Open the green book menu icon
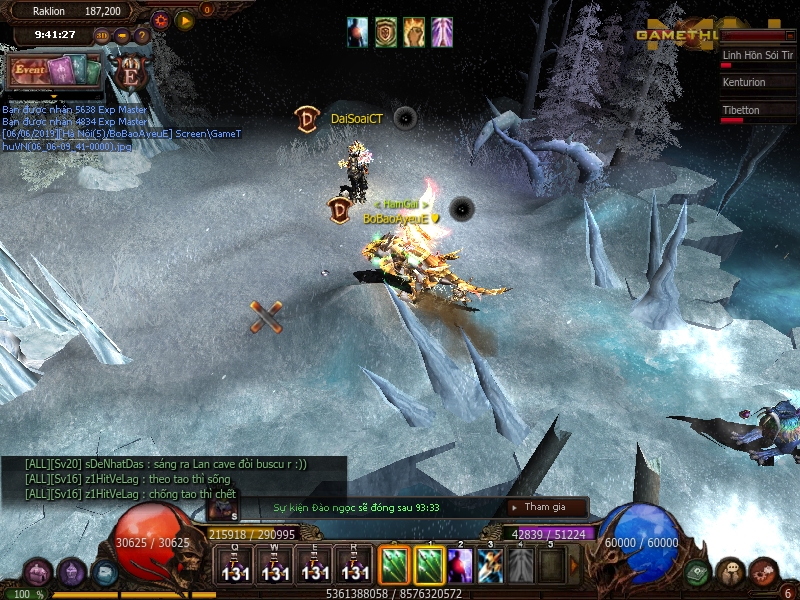 [x=697, y=572]
